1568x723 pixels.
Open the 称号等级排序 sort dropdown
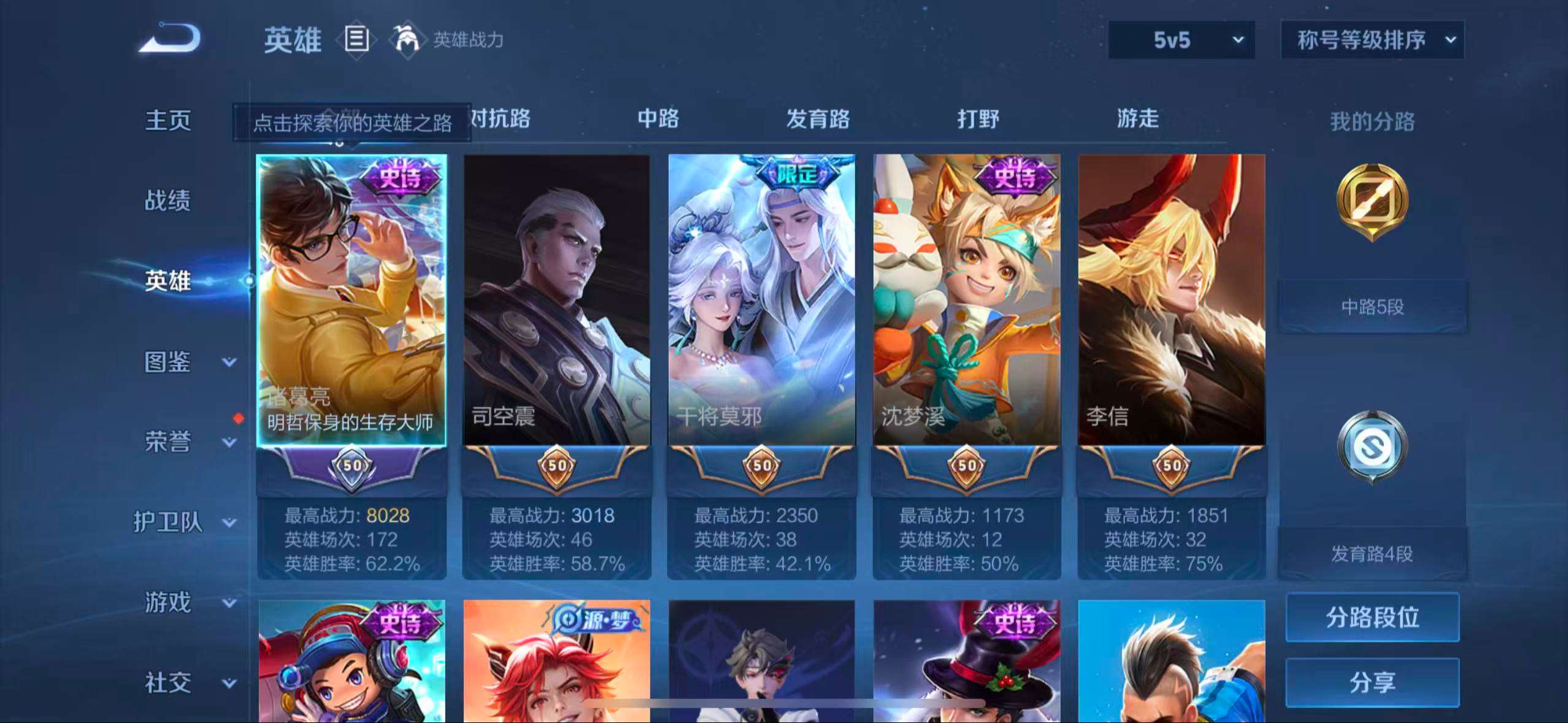(1372, 38)
